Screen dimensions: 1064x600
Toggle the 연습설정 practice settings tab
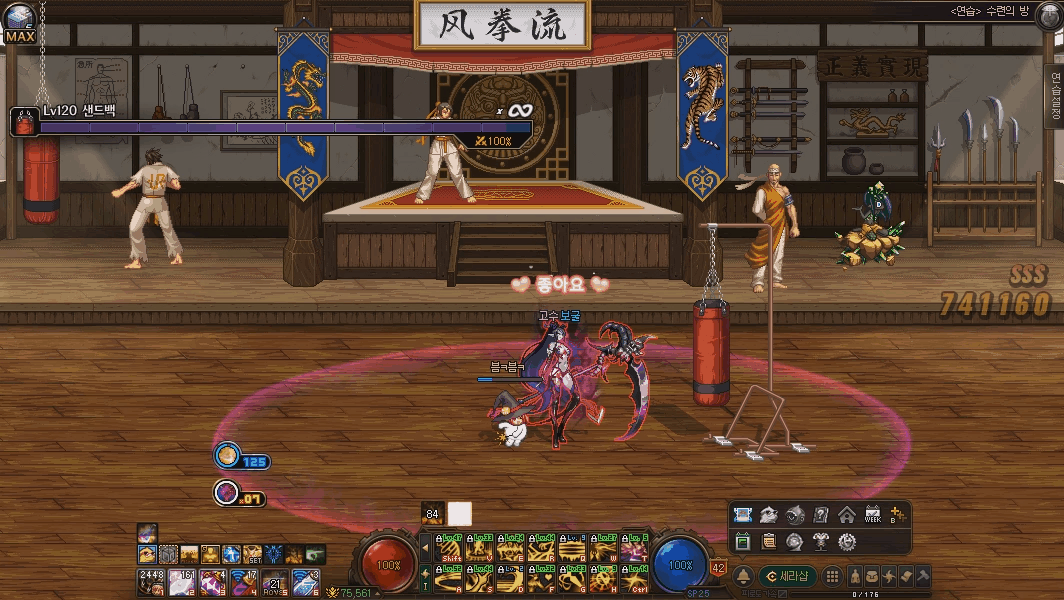tap(1054, 96)
